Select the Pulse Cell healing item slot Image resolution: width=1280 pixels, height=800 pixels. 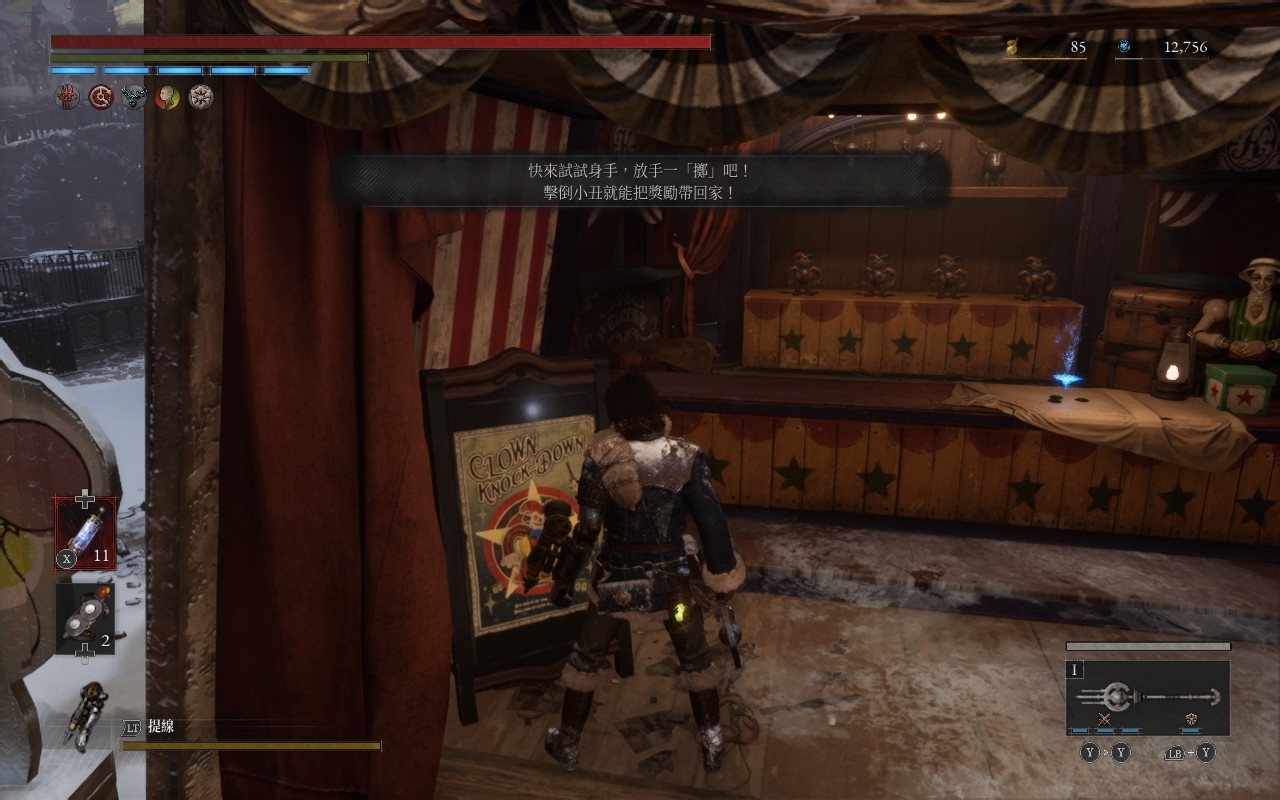click(x=85, y=534)
